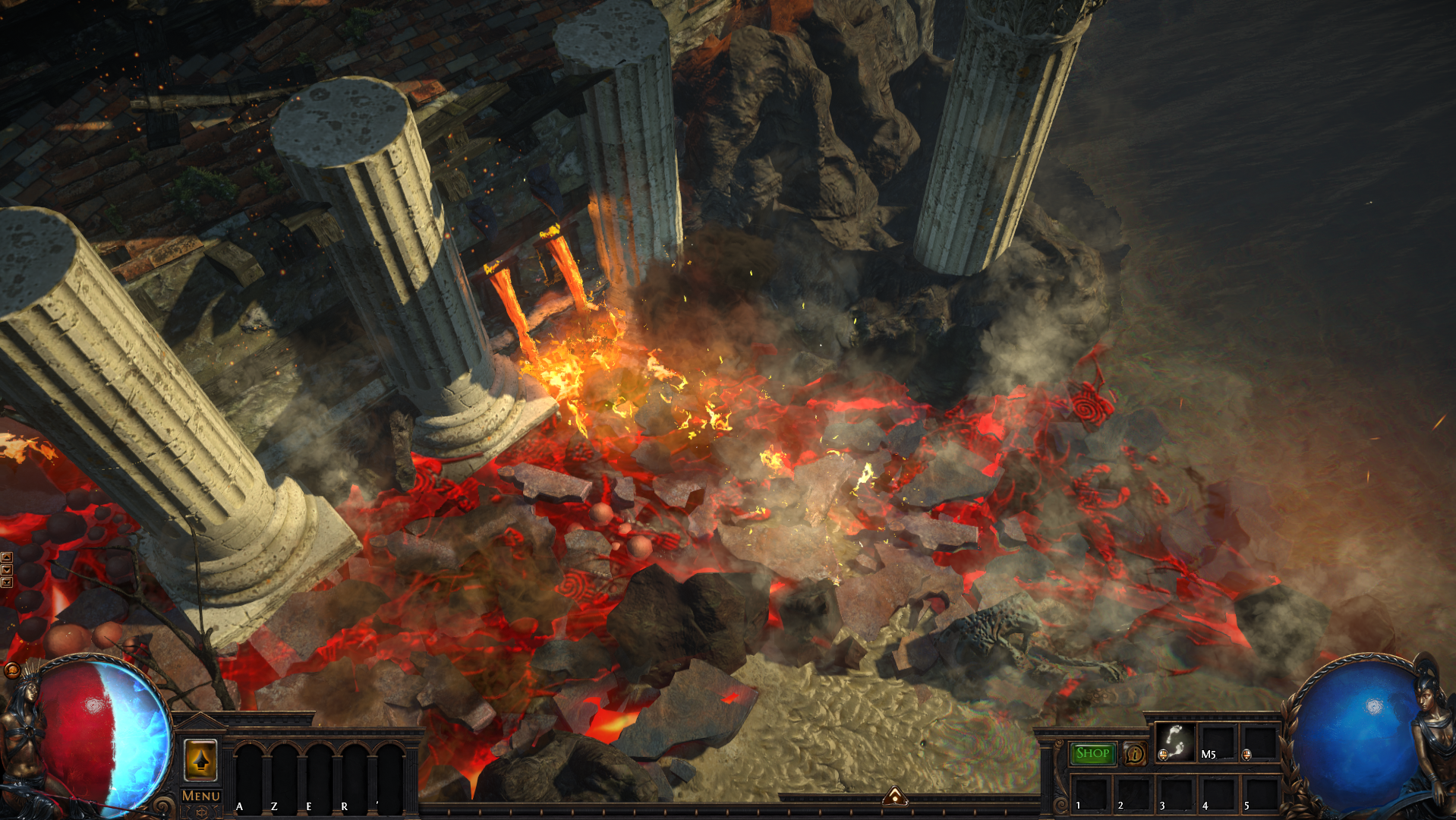This screenshot has width=1456, height=820.
Task: Click the orange info speech-bubble icon
Action: [x=1134, y=753]
